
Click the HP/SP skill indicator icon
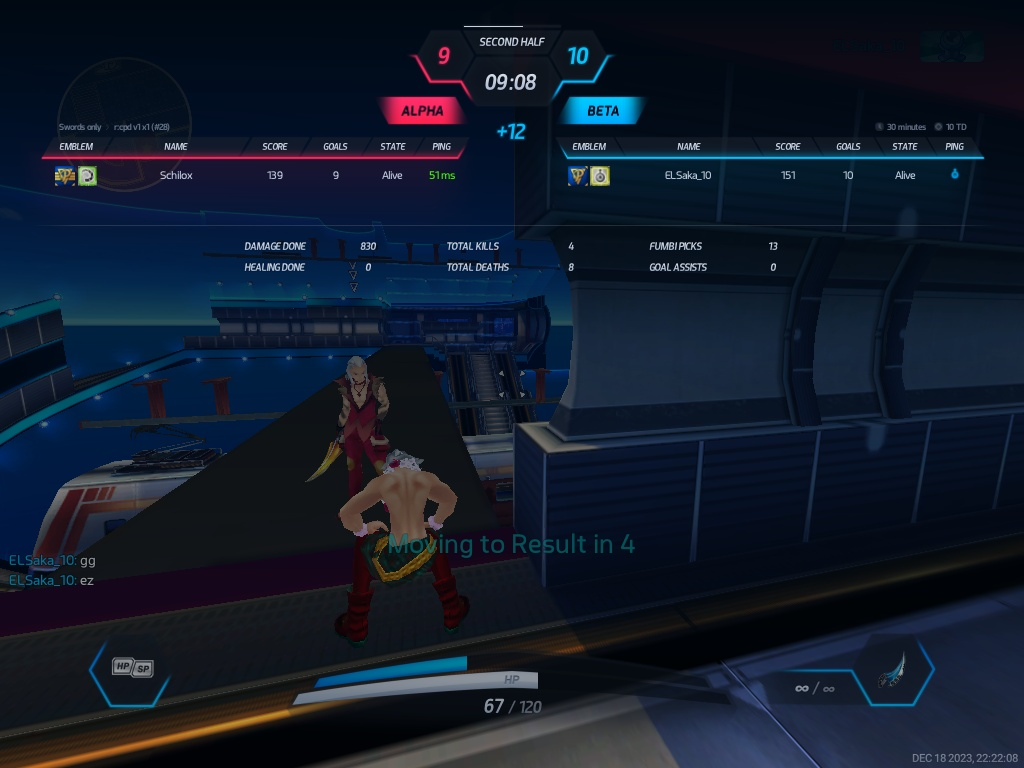pyautogui.click(x=132, y=667)
